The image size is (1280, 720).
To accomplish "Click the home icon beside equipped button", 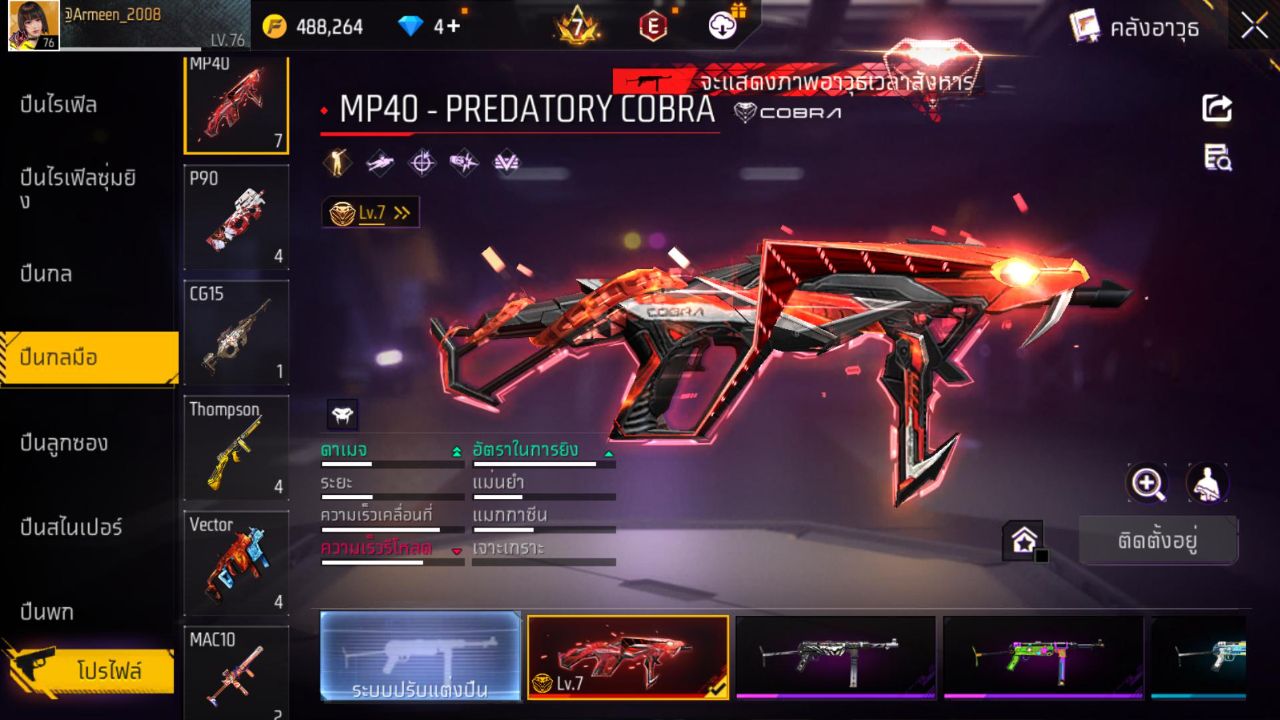I will click(x=1024, y=541).
